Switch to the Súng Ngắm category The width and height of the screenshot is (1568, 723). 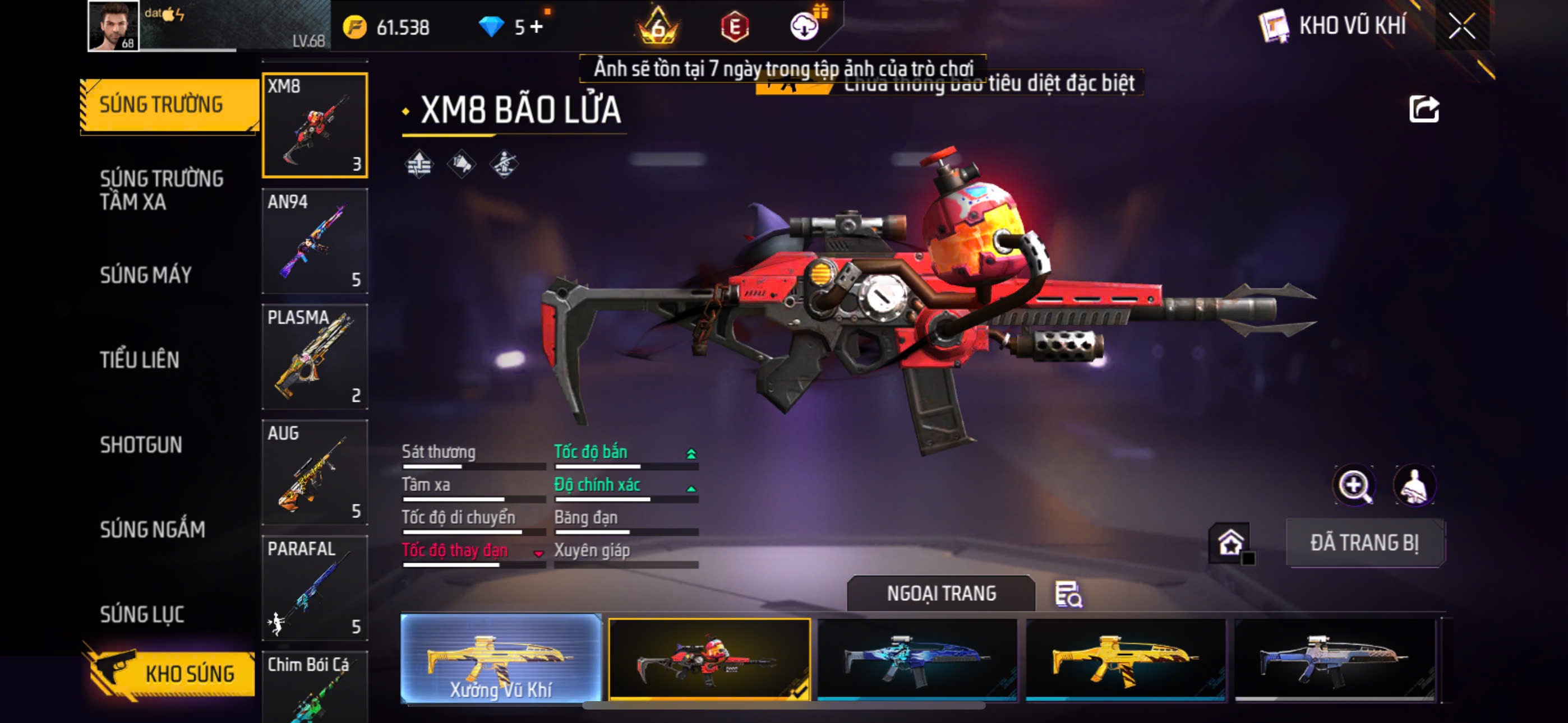click(152, 530)
